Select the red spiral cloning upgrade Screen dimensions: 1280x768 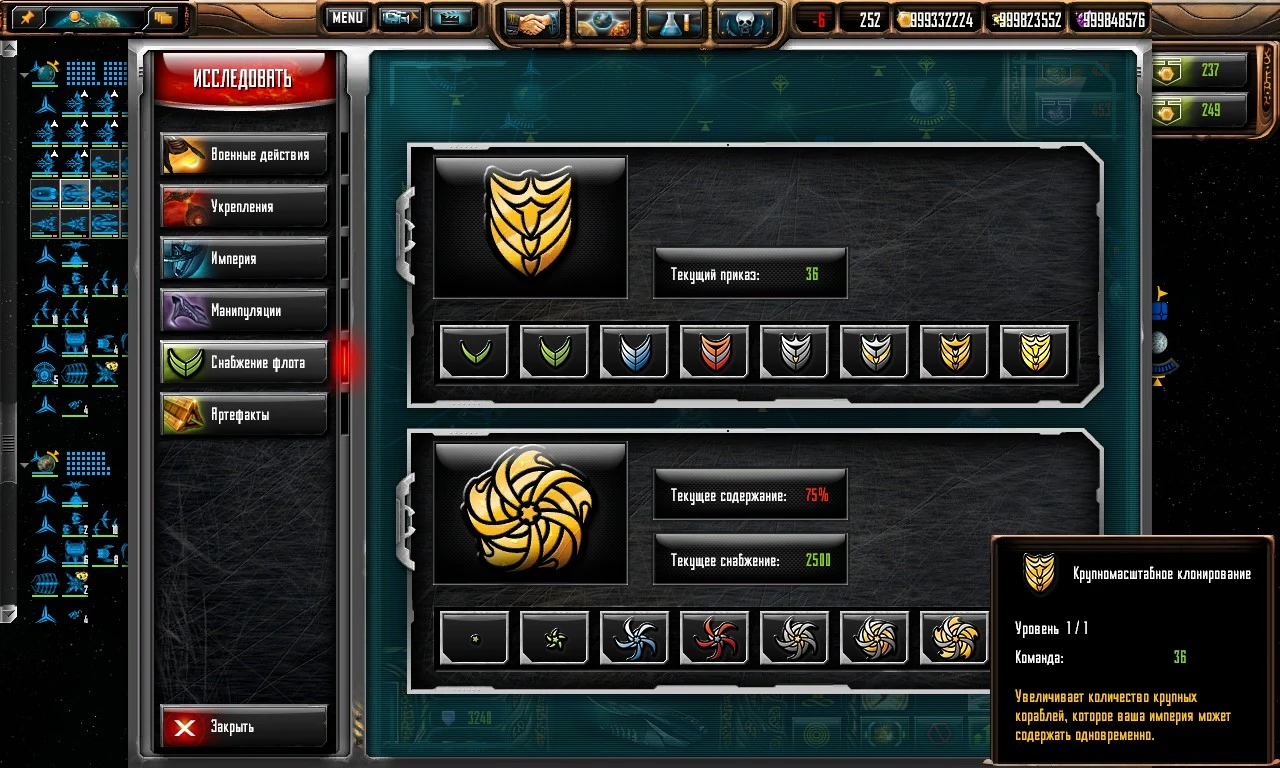pos(714,637)
